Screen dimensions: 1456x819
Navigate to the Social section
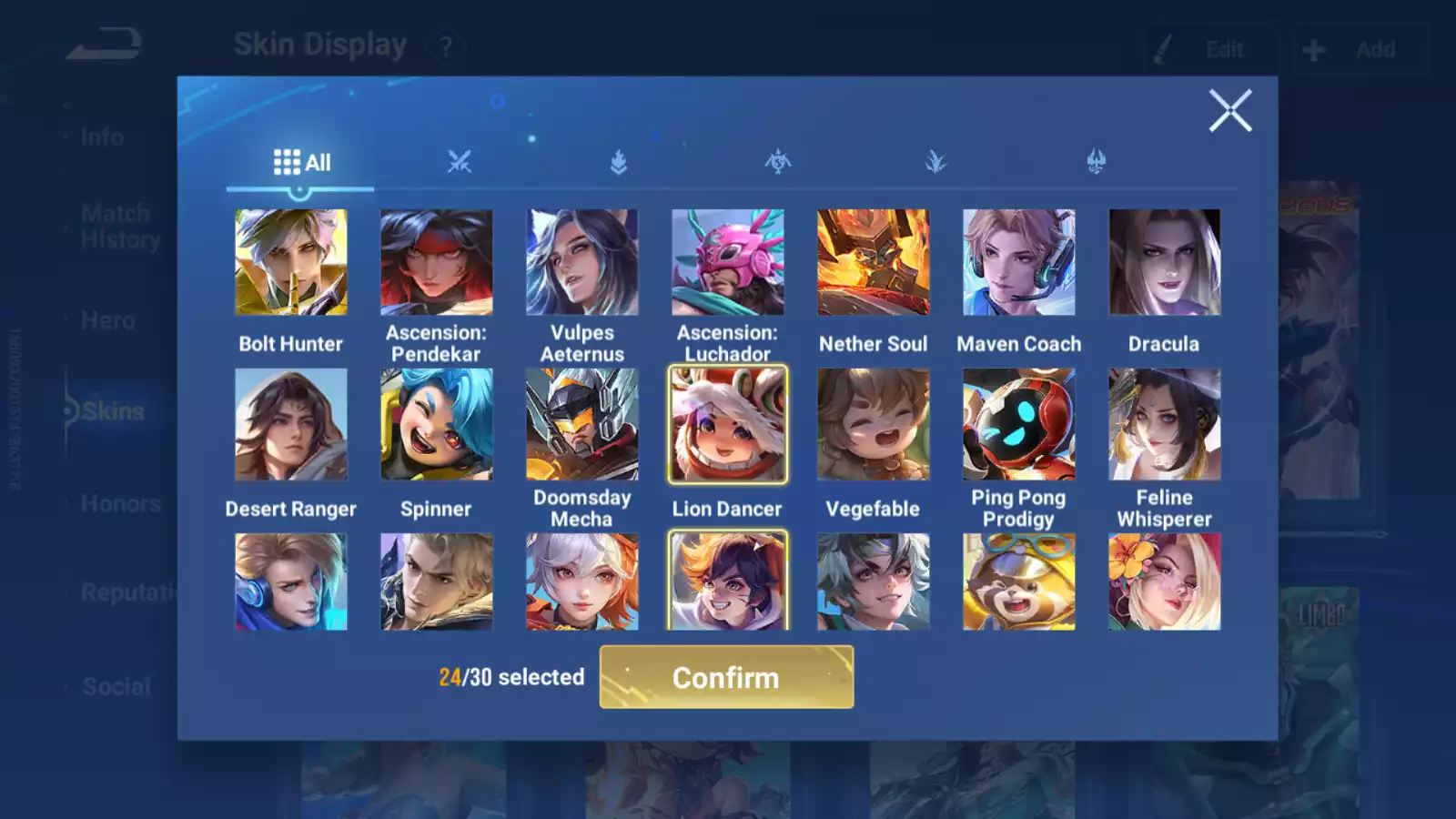click(x=116, y=685)
